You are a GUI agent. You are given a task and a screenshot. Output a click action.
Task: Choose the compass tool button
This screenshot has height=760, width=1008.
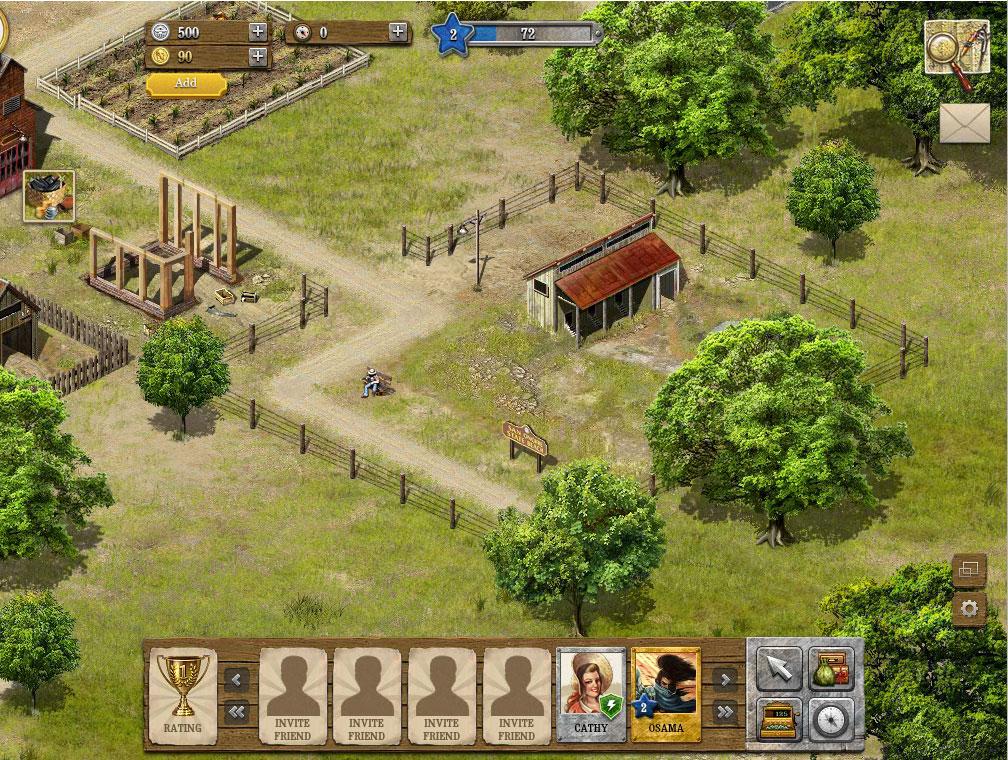830,718
